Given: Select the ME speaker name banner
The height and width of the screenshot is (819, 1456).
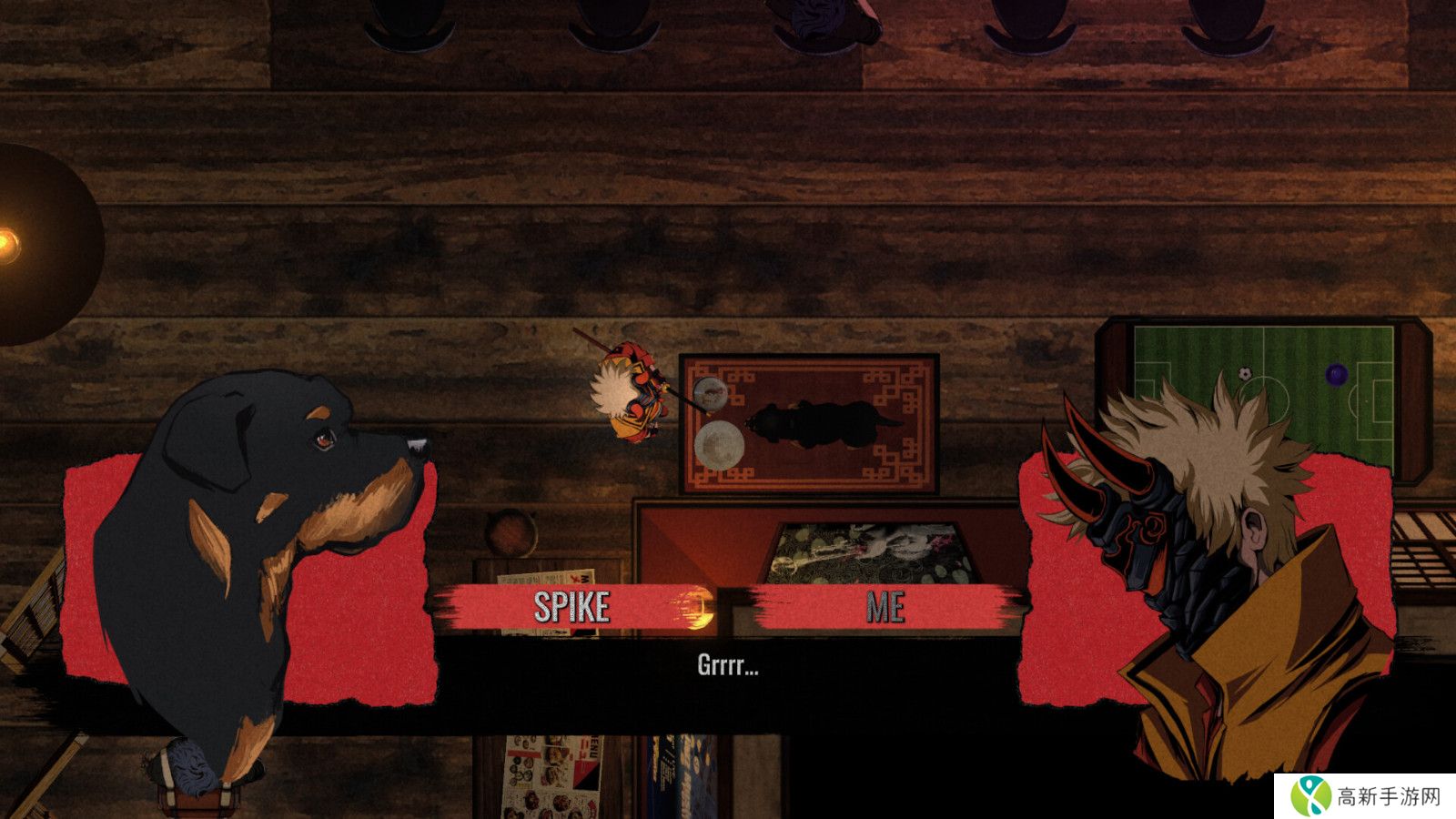Looking at the screenshot, I should tap(885, 607).
